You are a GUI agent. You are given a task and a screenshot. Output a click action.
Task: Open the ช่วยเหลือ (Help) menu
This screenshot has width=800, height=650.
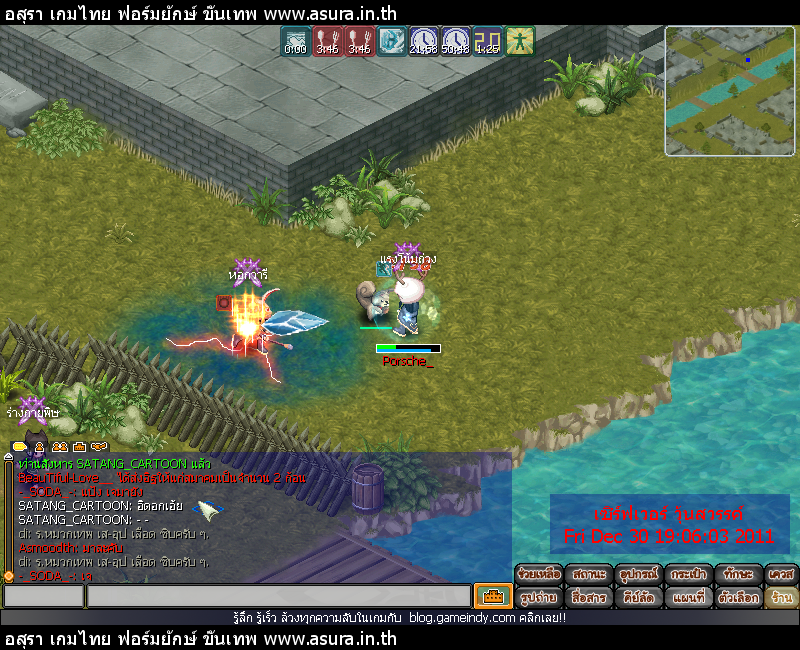coord(539,575)
